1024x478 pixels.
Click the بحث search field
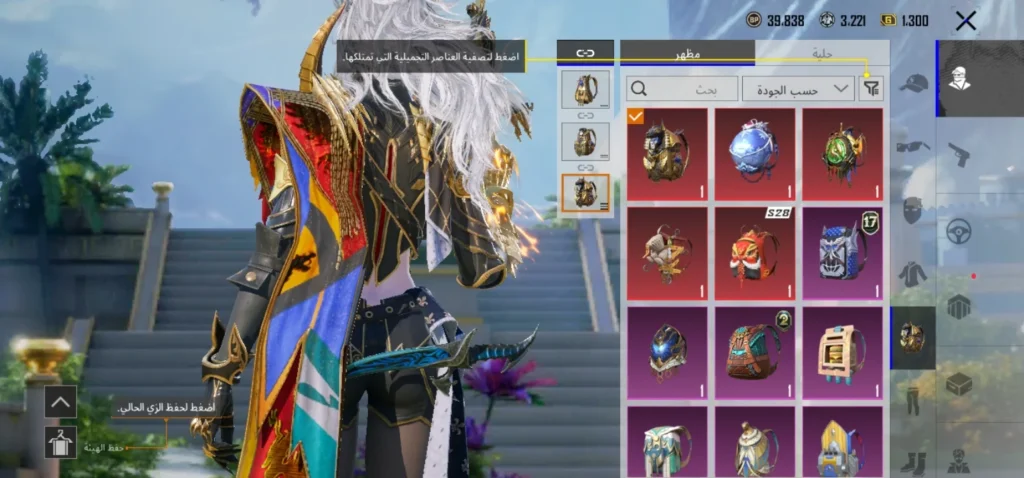click(683, 88)
